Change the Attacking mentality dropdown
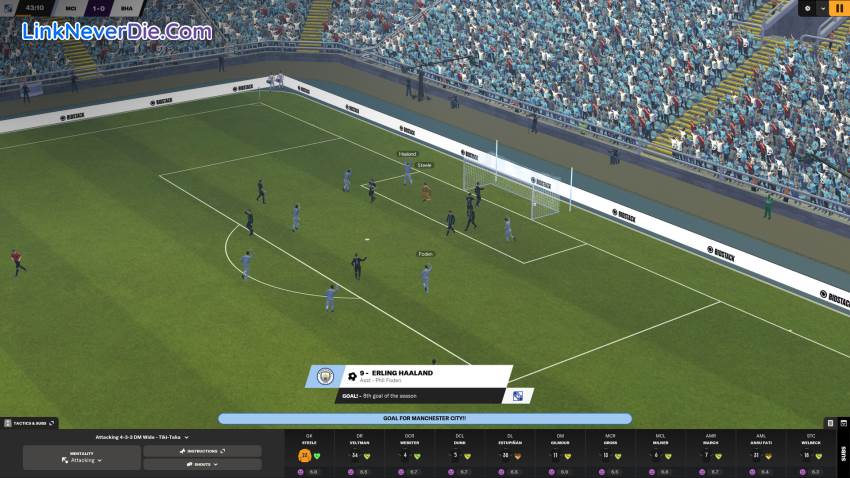Viewport: 850px width, 478px height. click(82, 457)
